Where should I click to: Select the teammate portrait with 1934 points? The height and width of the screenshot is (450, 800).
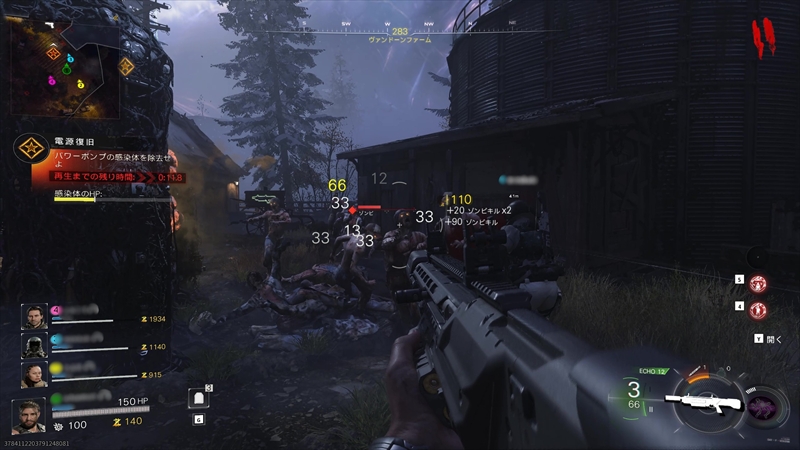point(34,317)
